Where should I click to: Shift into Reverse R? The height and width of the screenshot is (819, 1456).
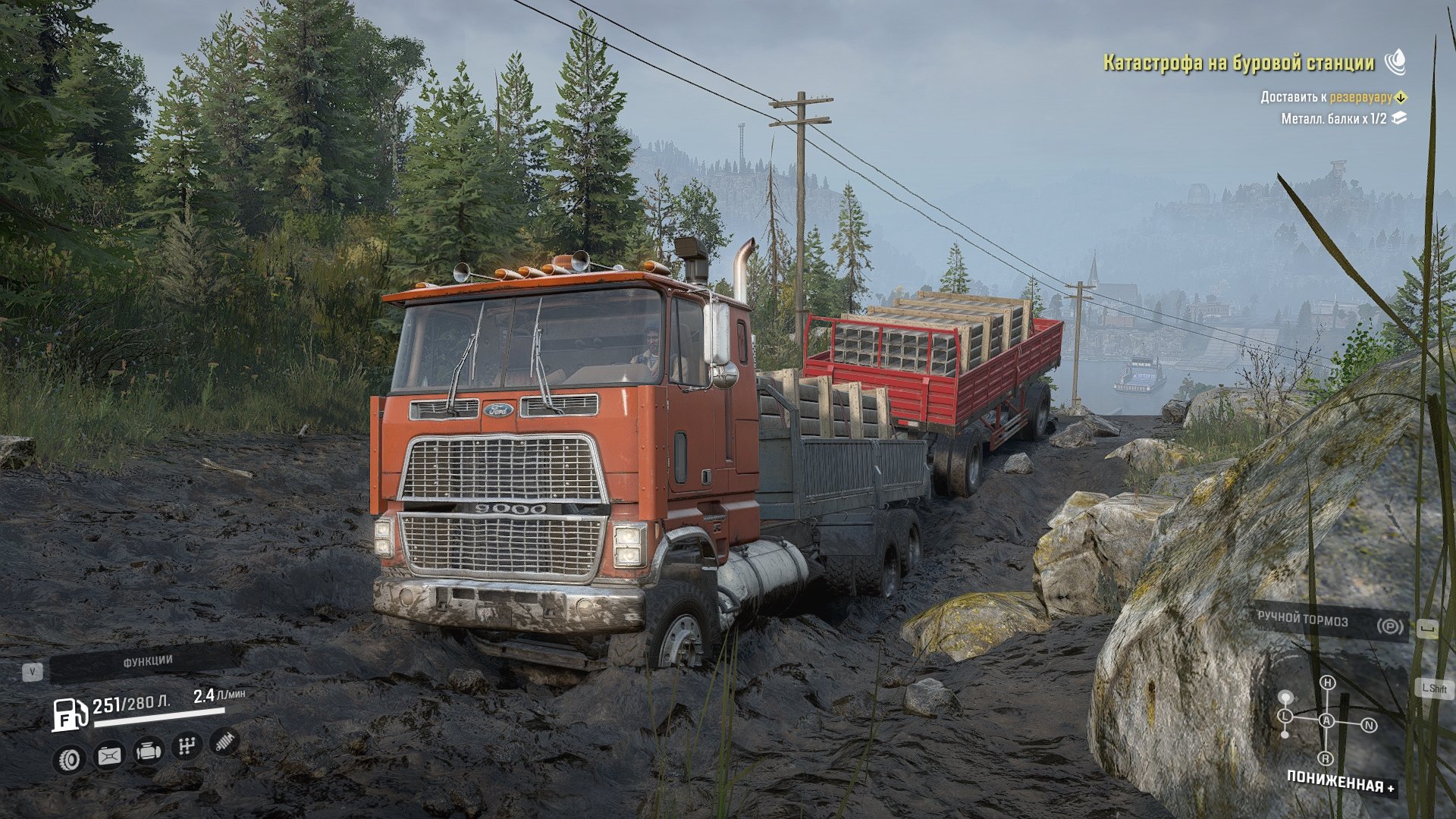[x=1326, y=758]
